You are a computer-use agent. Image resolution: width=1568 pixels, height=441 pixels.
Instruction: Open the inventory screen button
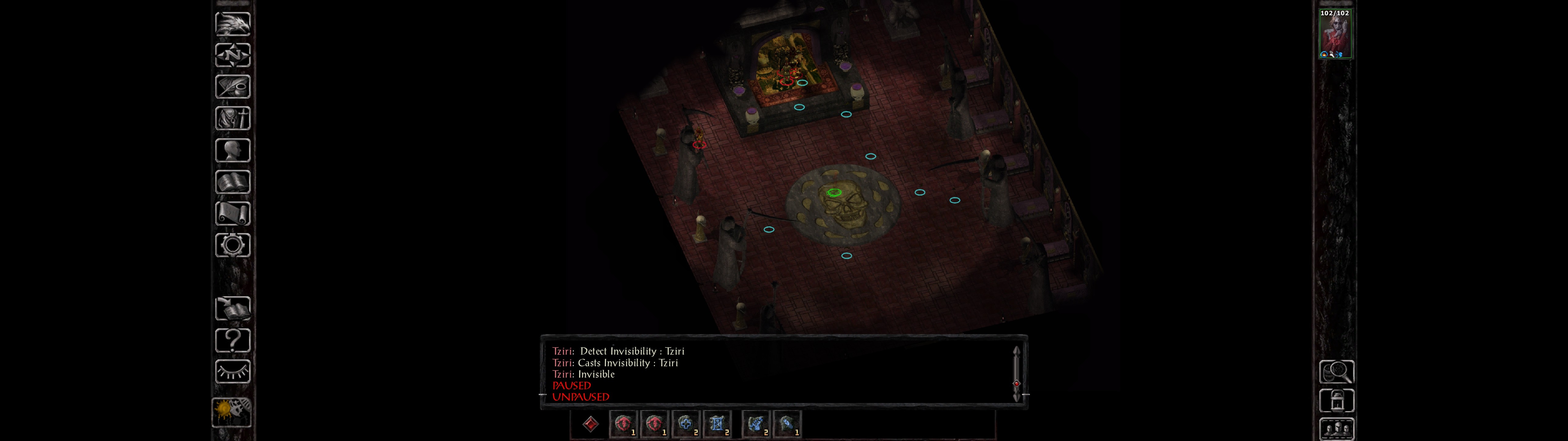pyautogui.click(x=232, y=118)
